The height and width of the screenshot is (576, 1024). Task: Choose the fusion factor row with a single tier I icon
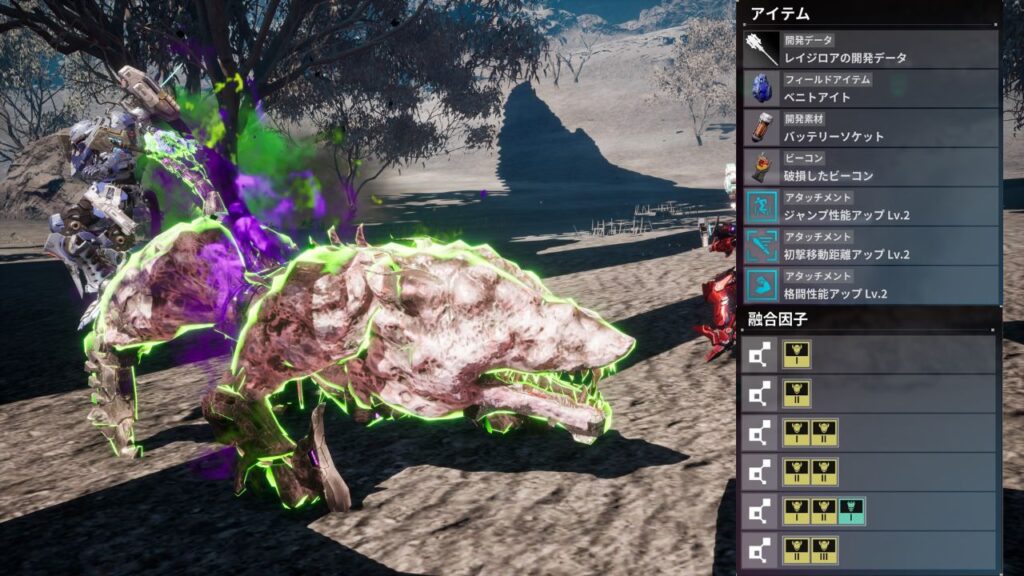[868, 354]
